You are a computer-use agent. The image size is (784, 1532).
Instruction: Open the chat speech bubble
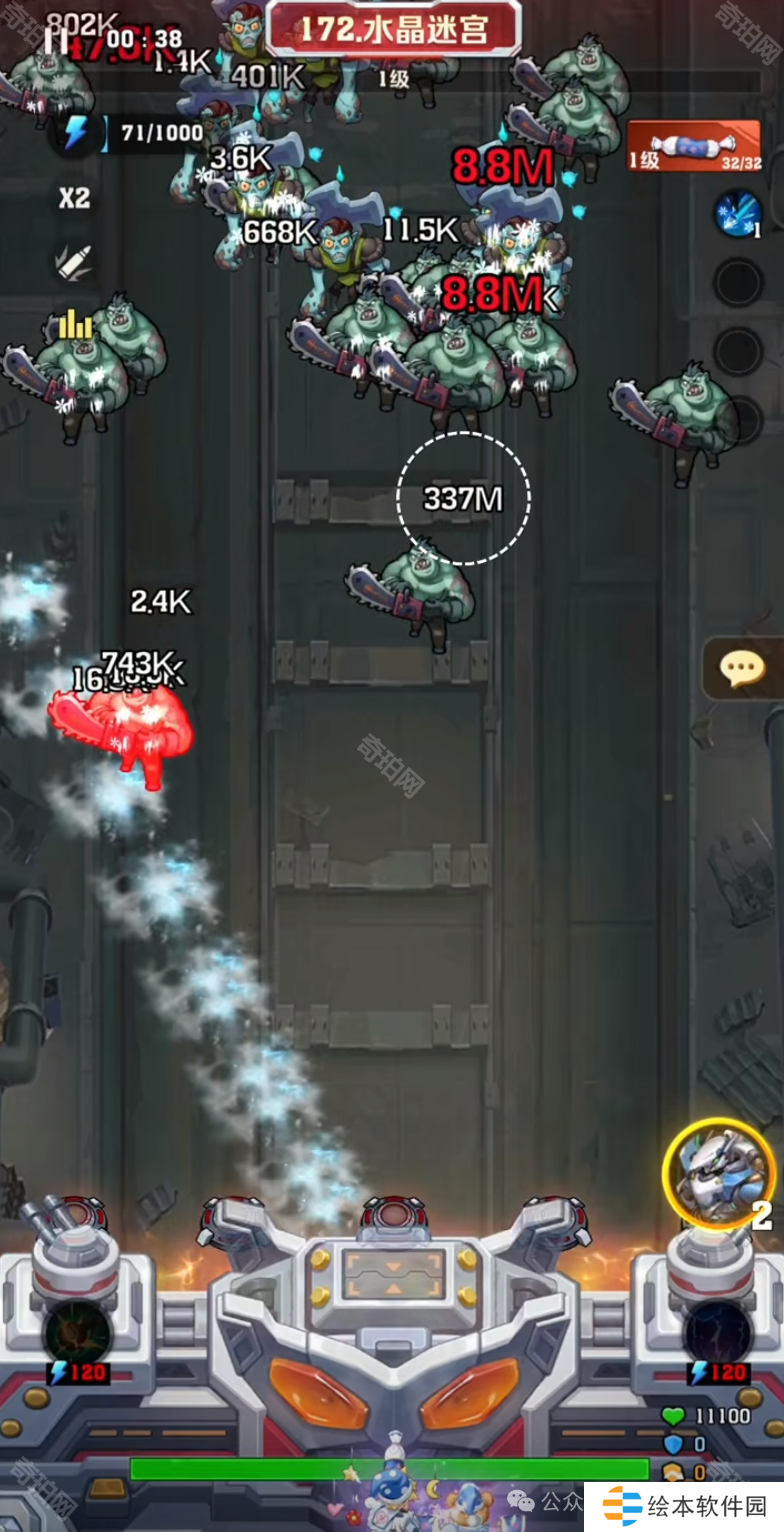coord(742,668)
